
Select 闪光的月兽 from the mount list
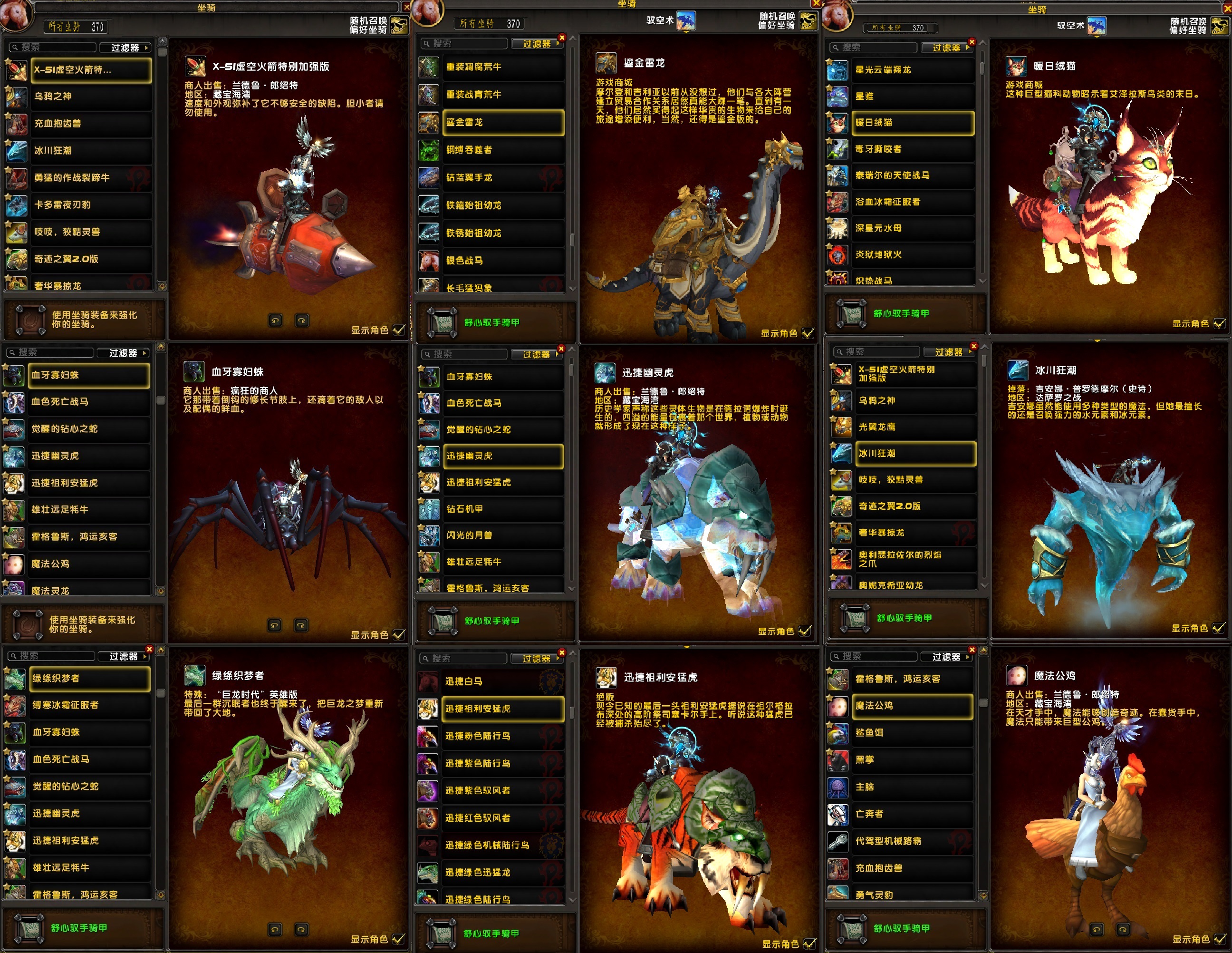coord(502,535)
